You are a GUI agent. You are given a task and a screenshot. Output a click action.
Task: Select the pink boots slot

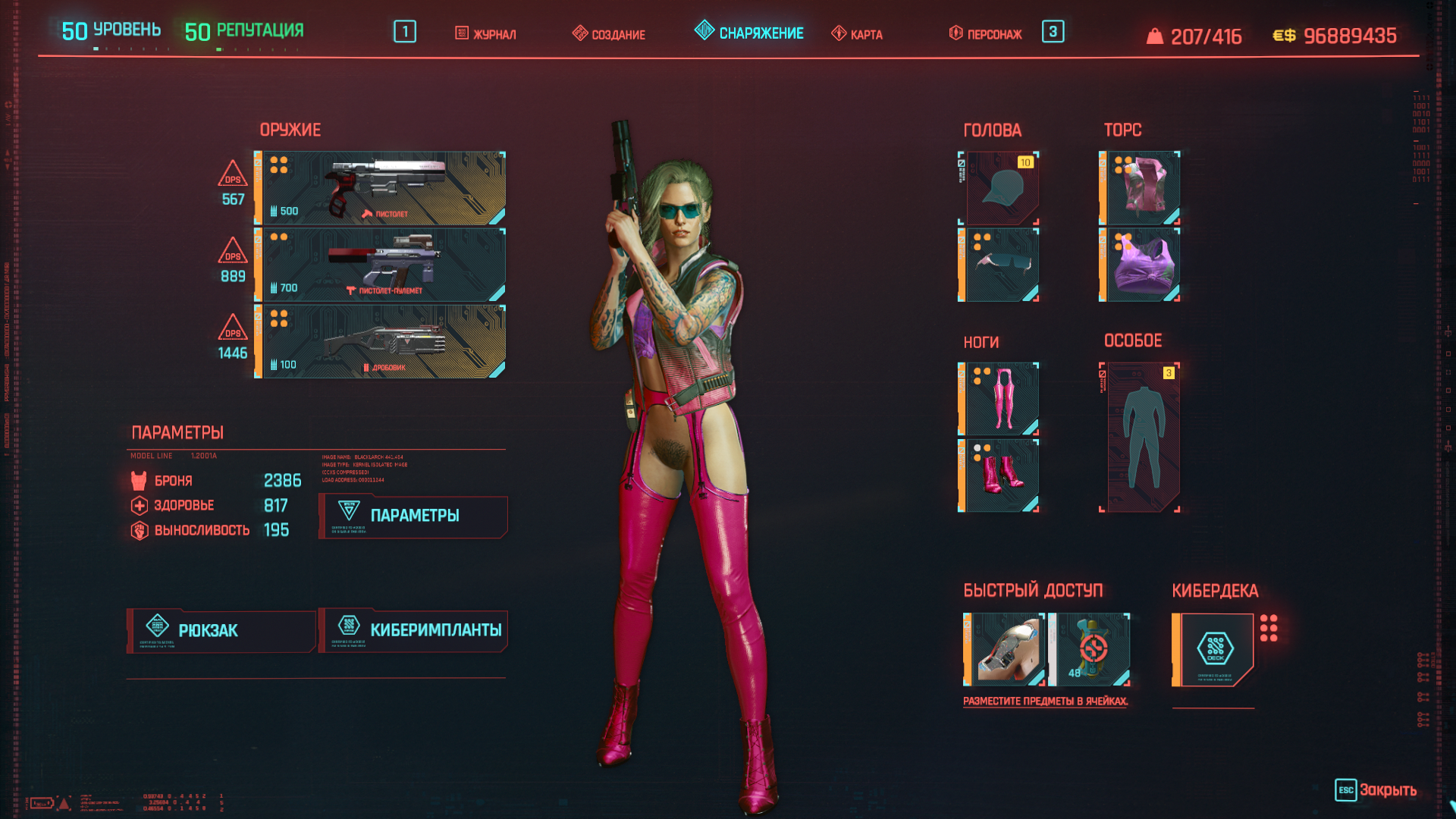pos(999,475)
